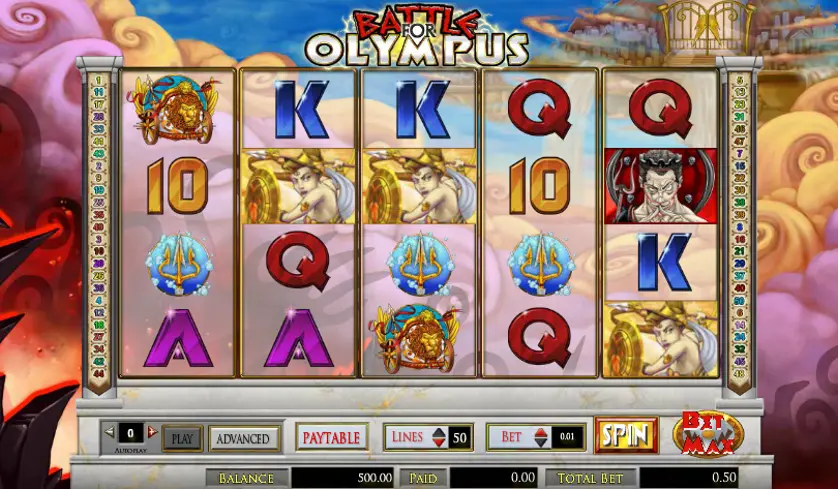
Task: Start autoplay with the Play button
Action: (182, 438)
